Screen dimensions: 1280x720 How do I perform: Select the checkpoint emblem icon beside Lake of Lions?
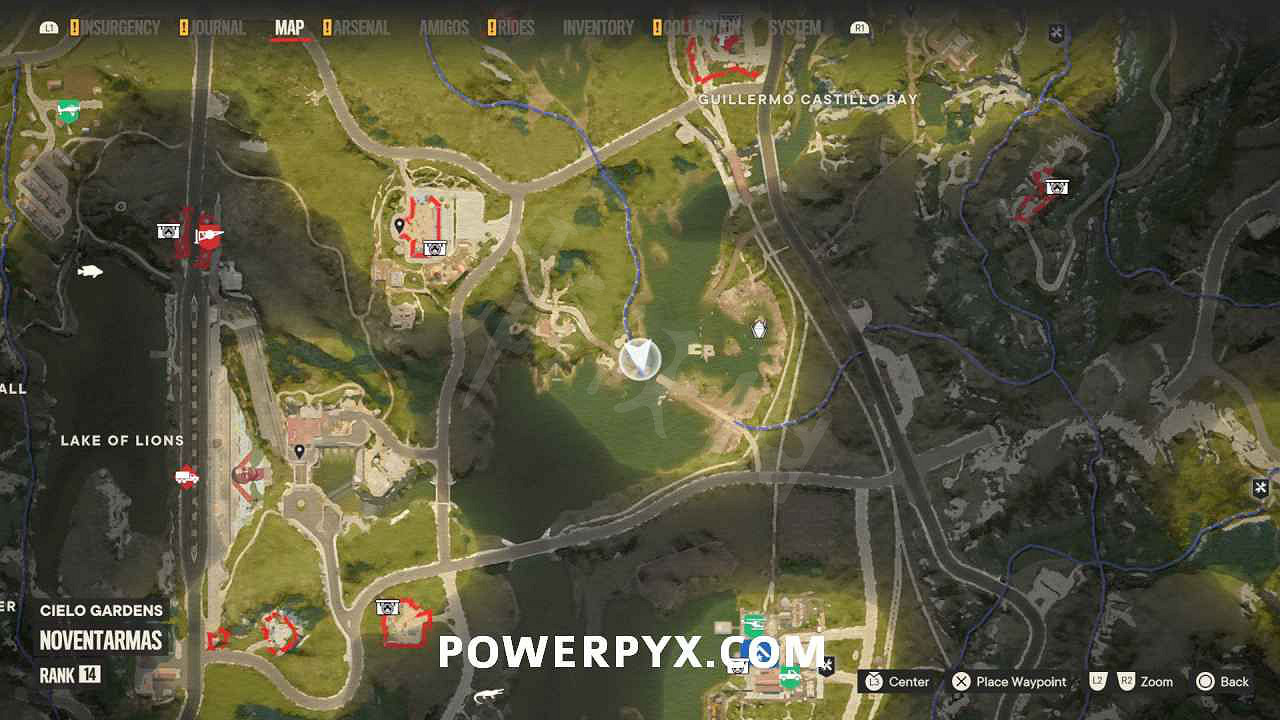pyautogui.click(x=170, y=232)
